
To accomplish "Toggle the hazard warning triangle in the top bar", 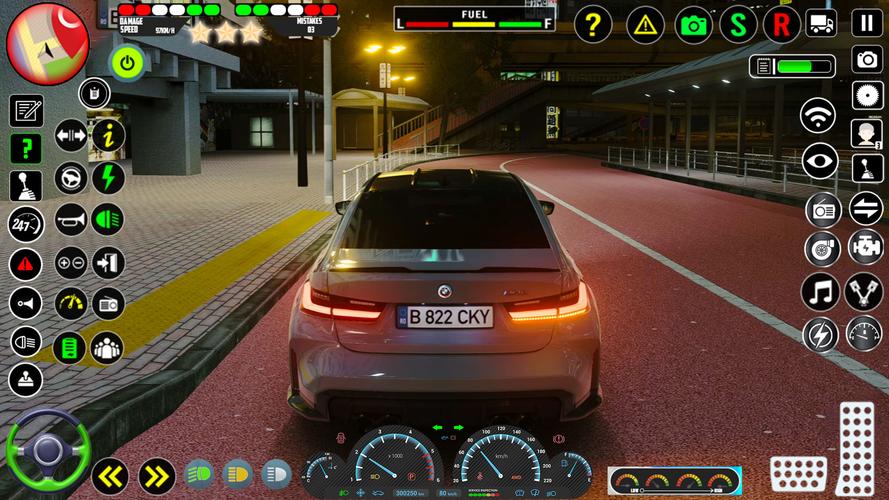I will (x=645, y=24).
